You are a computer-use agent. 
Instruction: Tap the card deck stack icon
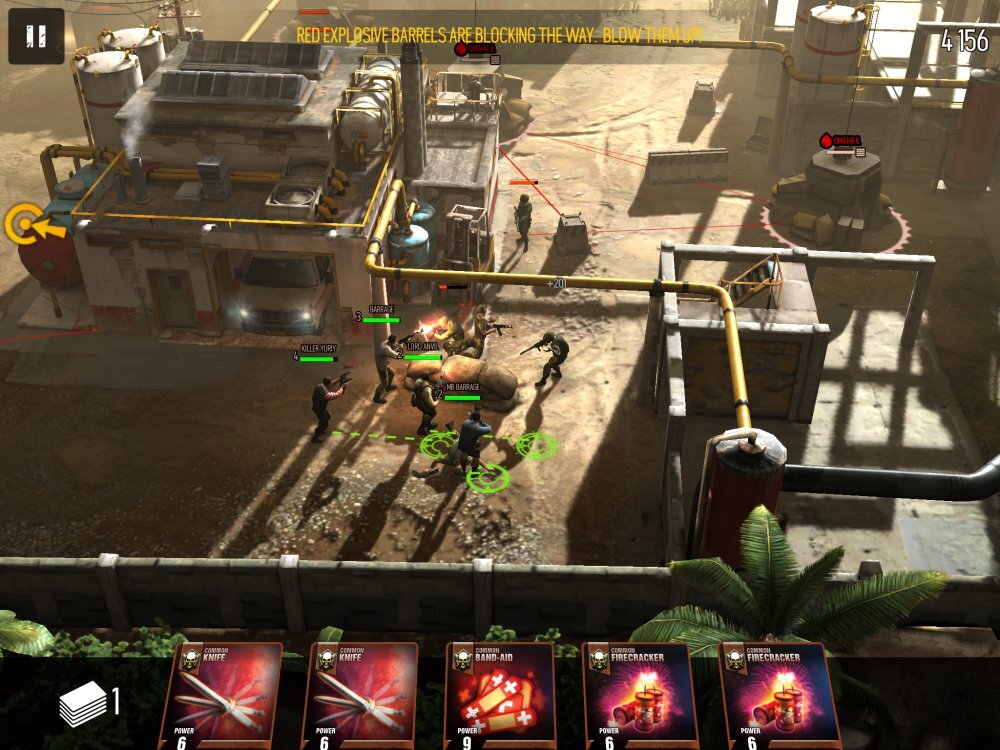pos(83,704)
